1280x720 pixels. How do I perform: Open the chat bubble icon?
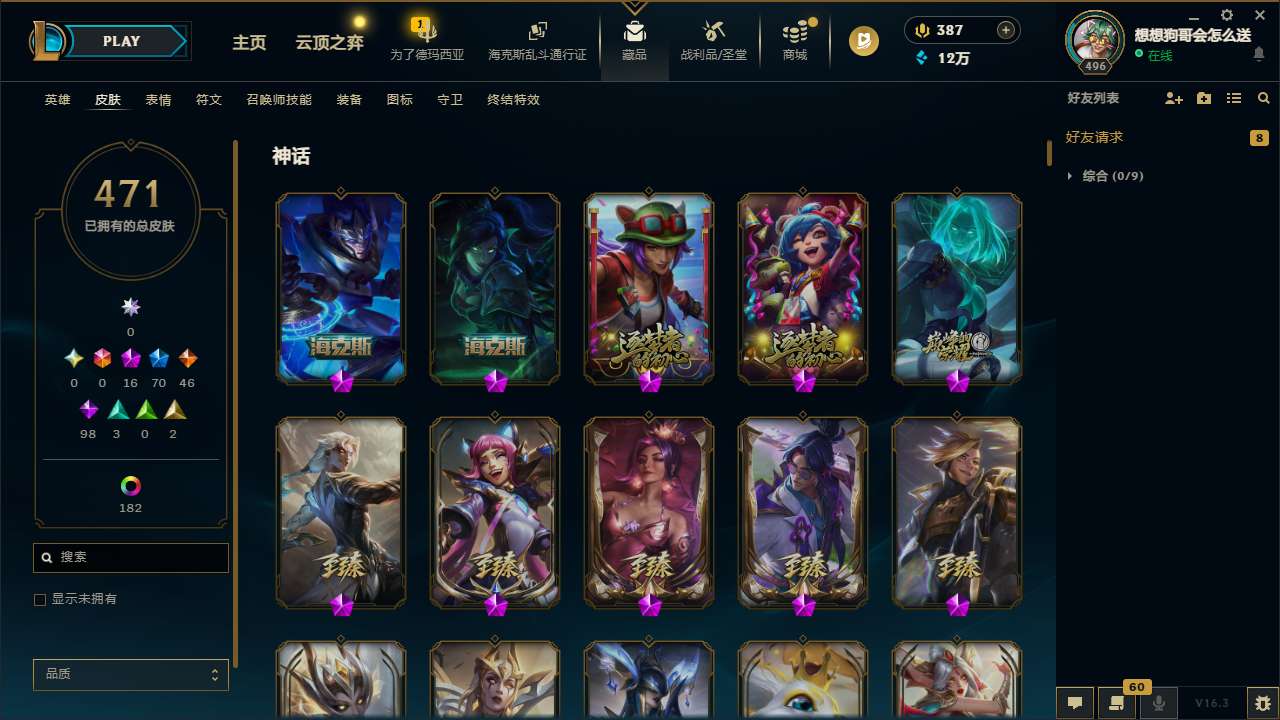pyautogui.click(x=1075, y=703)
